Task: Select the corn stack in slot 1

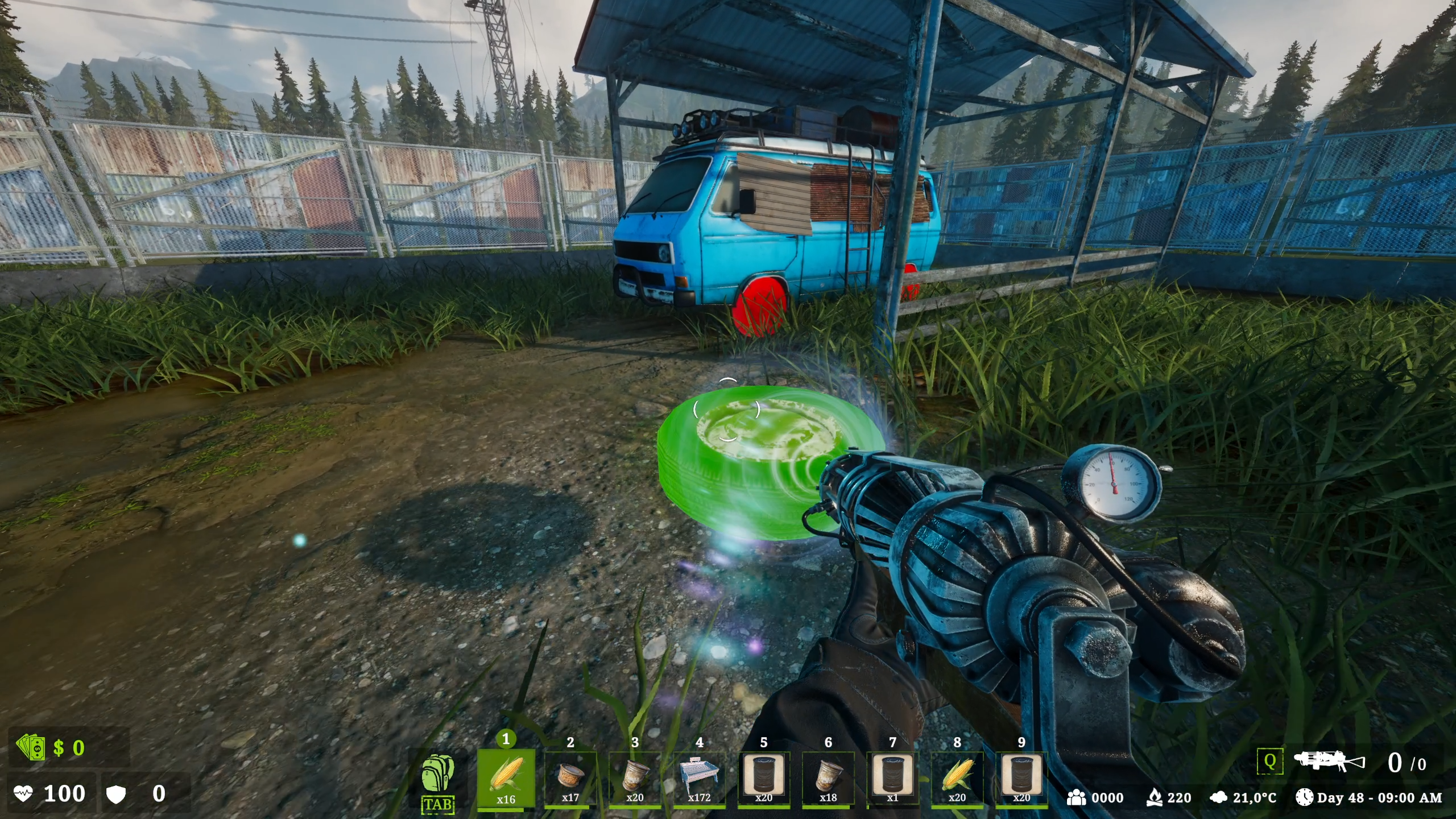Action: pyautogui.click(x=506, y=777)
